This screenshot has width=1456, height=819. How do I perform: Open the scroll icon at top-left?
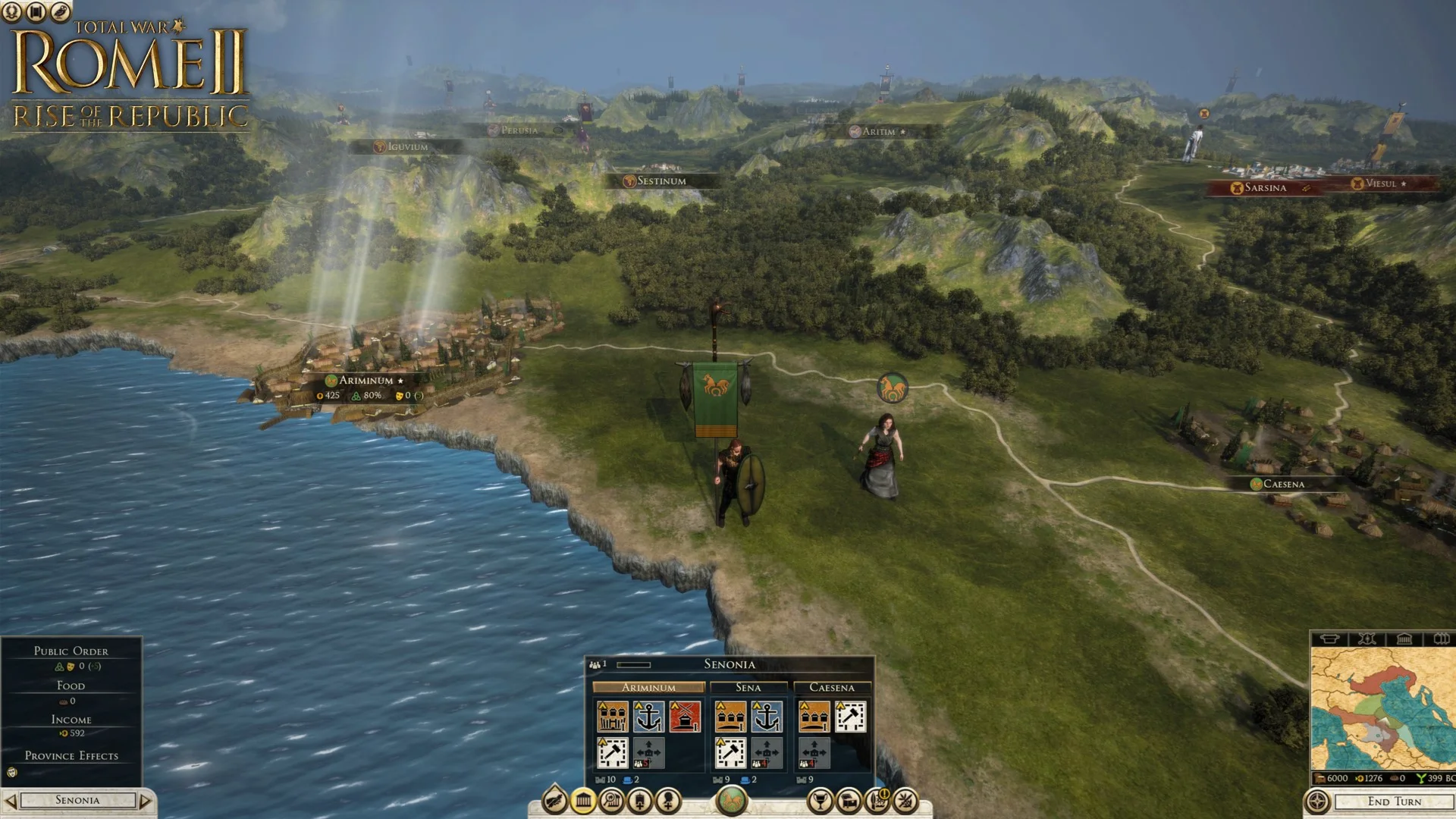tap(36, 12)
